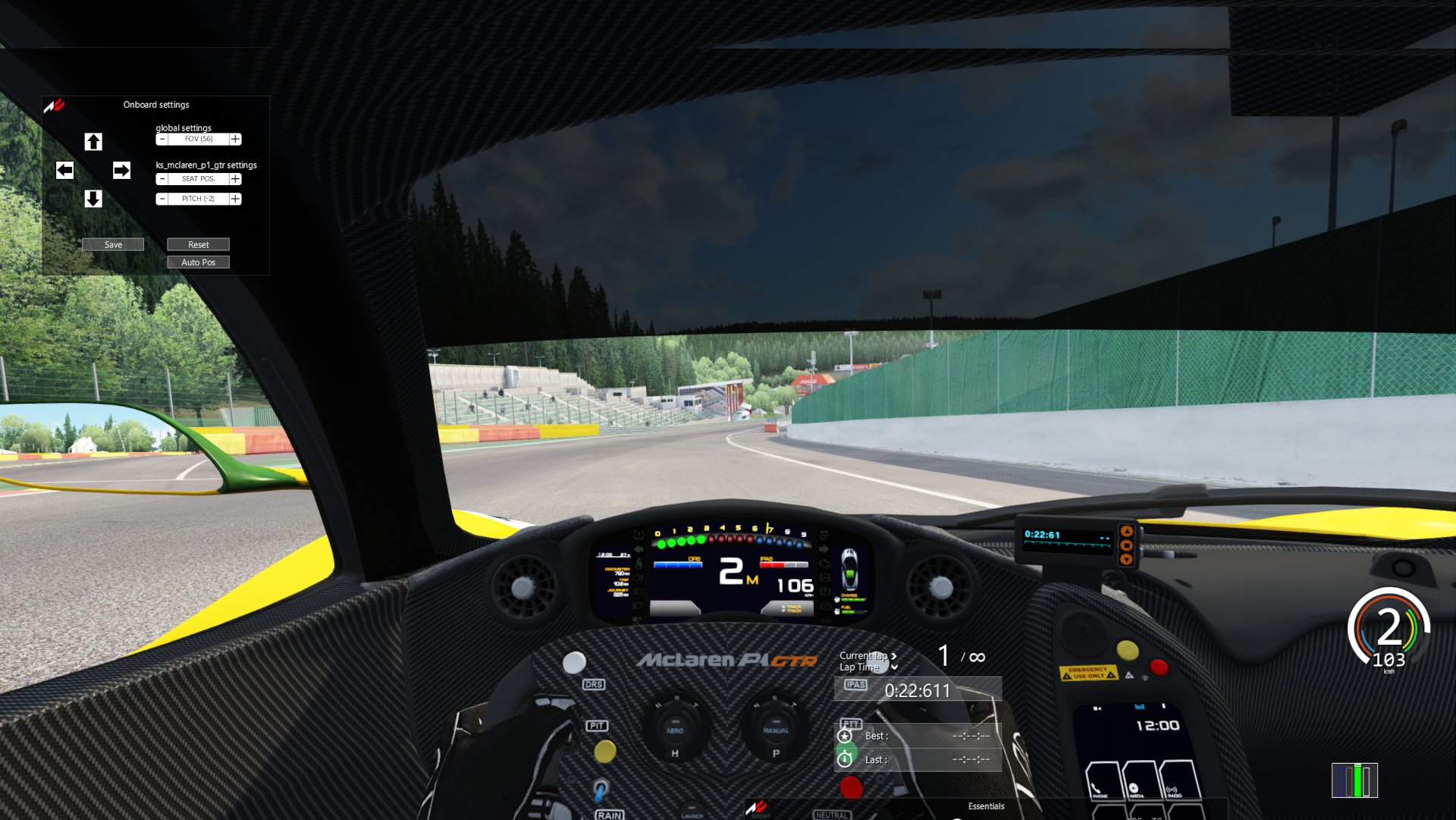Image resolution: width=1456 pixels, height=820 pixels.
Task: Click the plus beside SEAT POS.
Action: (235, 179)
